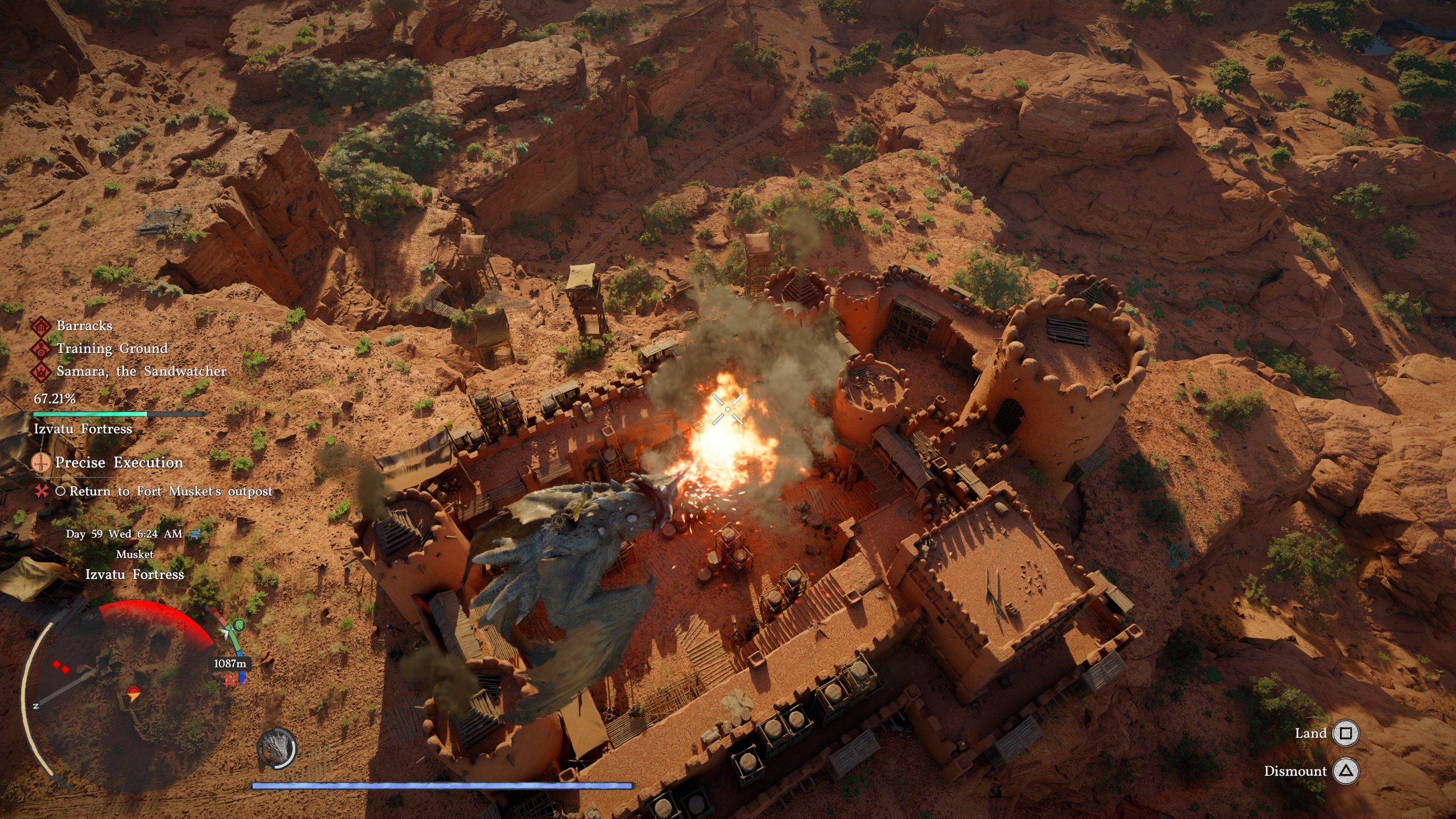Open the Precise Execution quest tracker
1456x819 pixels.
(x=118, y=462)
